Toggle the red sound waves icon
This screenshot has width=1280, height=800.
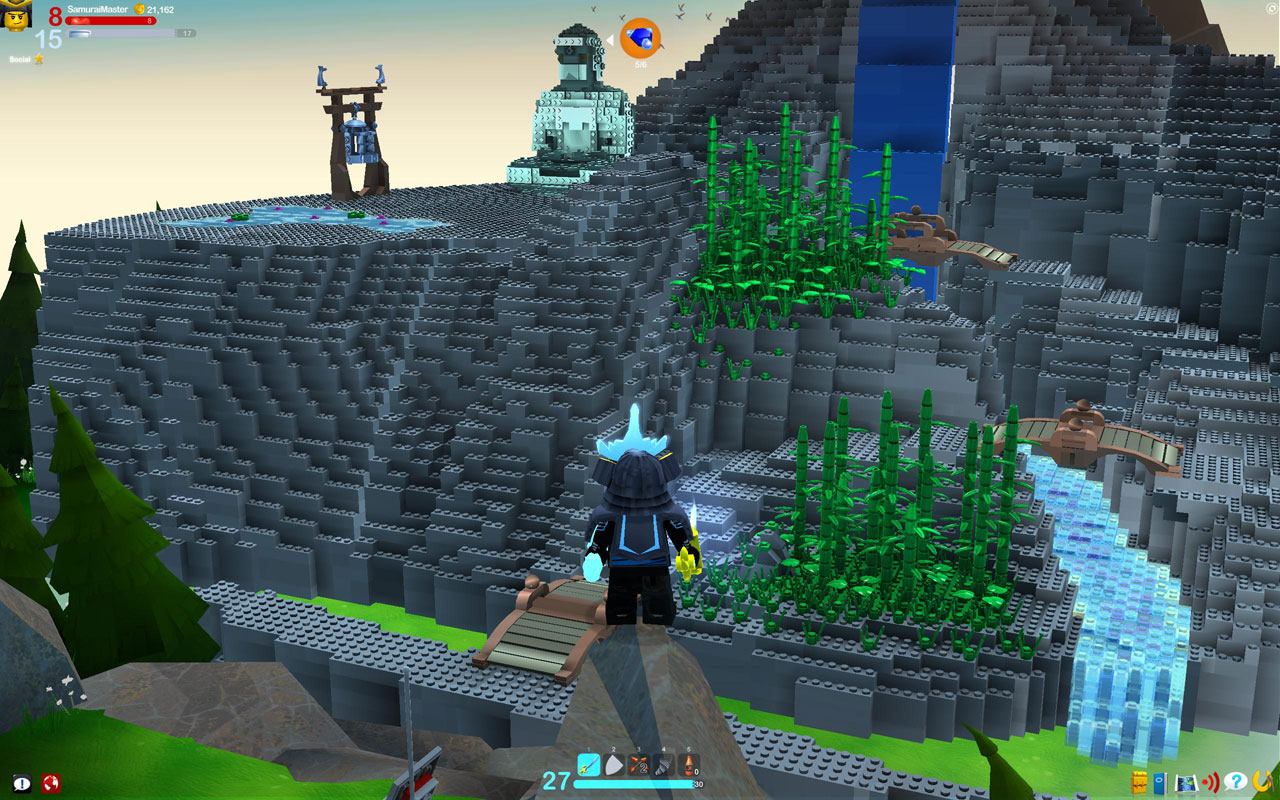tap(1211, 781)
